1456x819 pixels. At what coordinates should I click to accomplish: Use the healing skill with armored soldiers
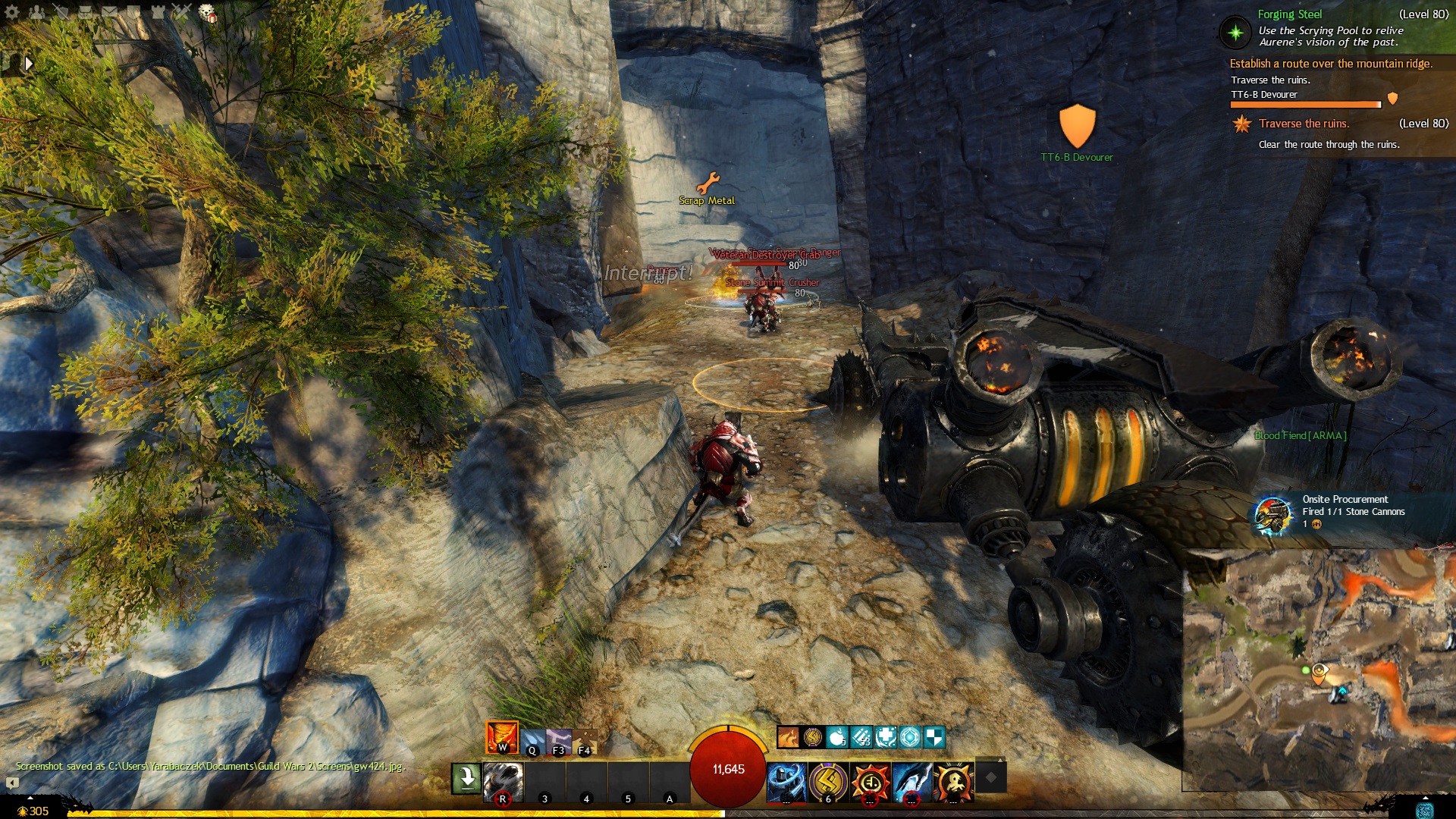pos(786,783)
